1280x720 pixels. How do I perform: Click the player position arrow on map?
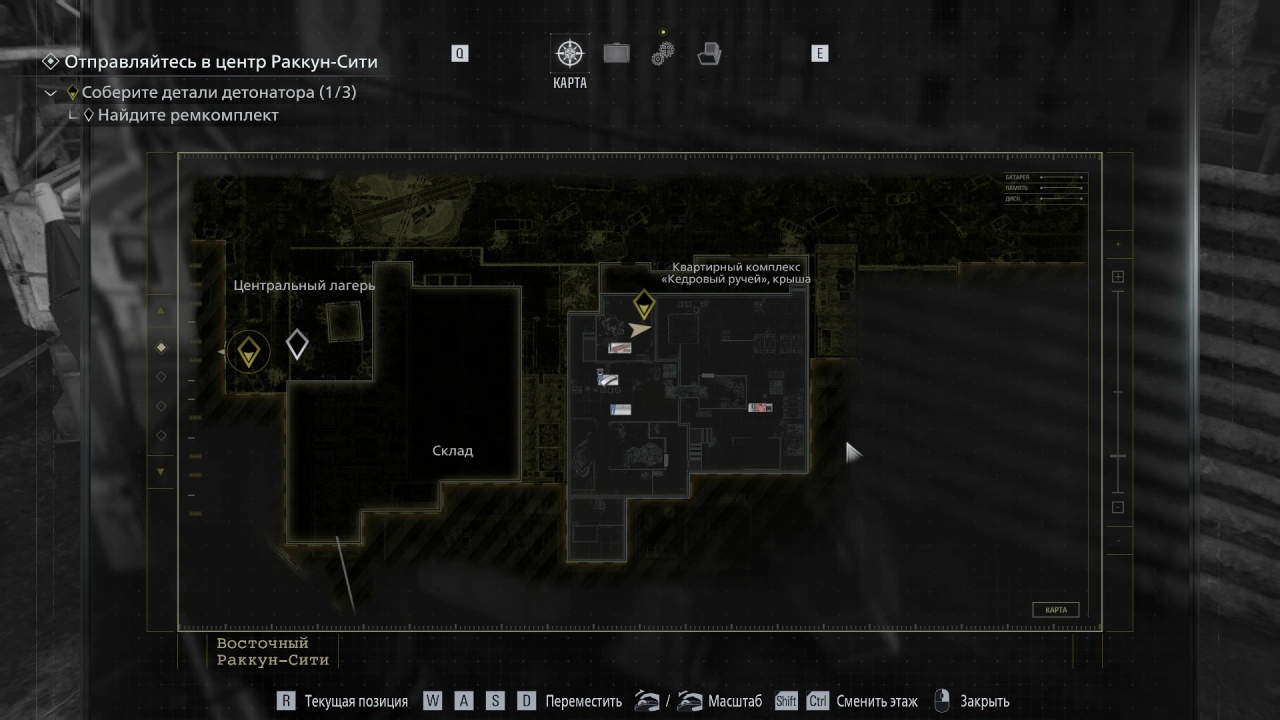[639, 328]
